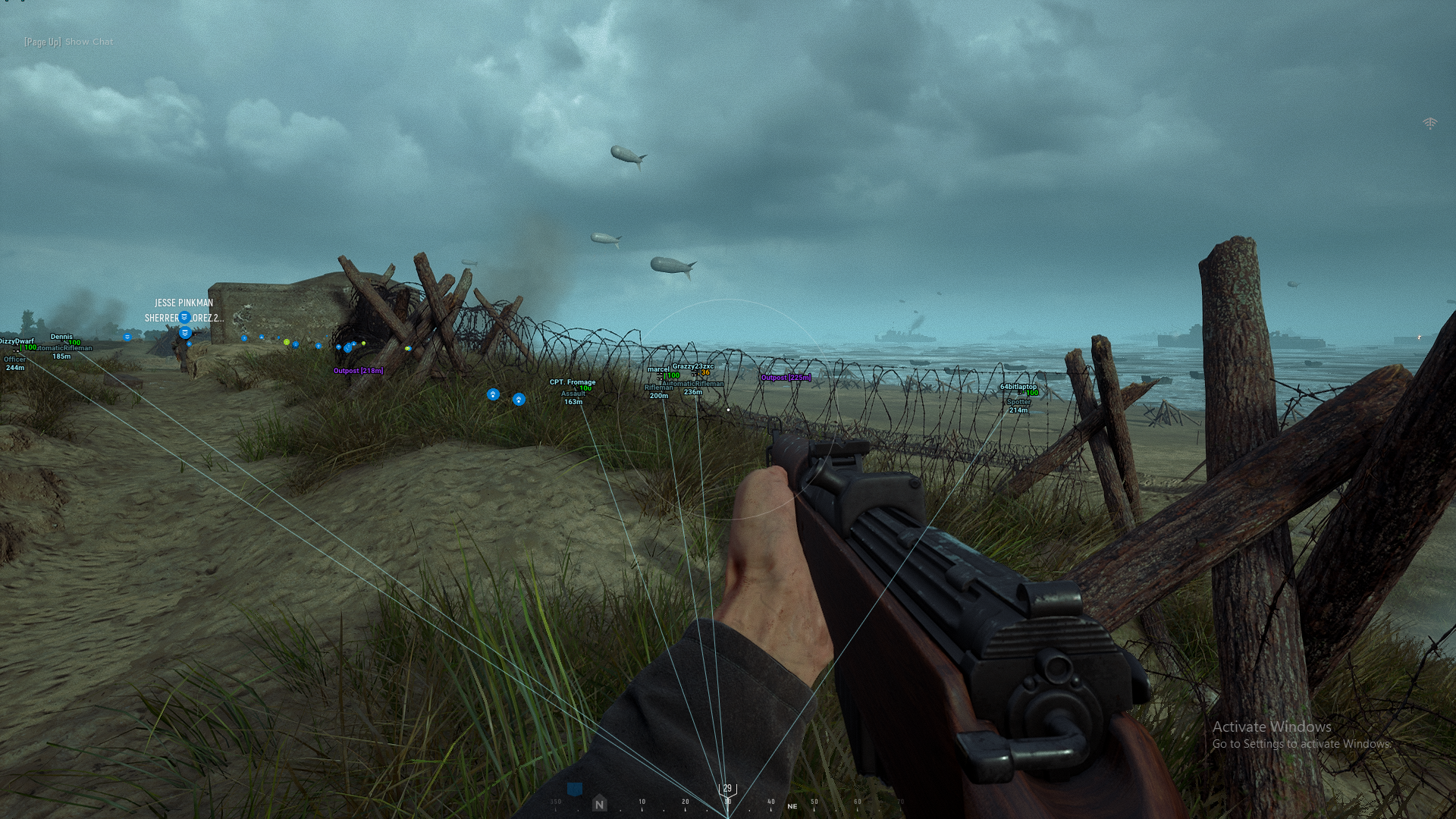Select the purple Outpost [225m] marker

[x=786, y=378]
